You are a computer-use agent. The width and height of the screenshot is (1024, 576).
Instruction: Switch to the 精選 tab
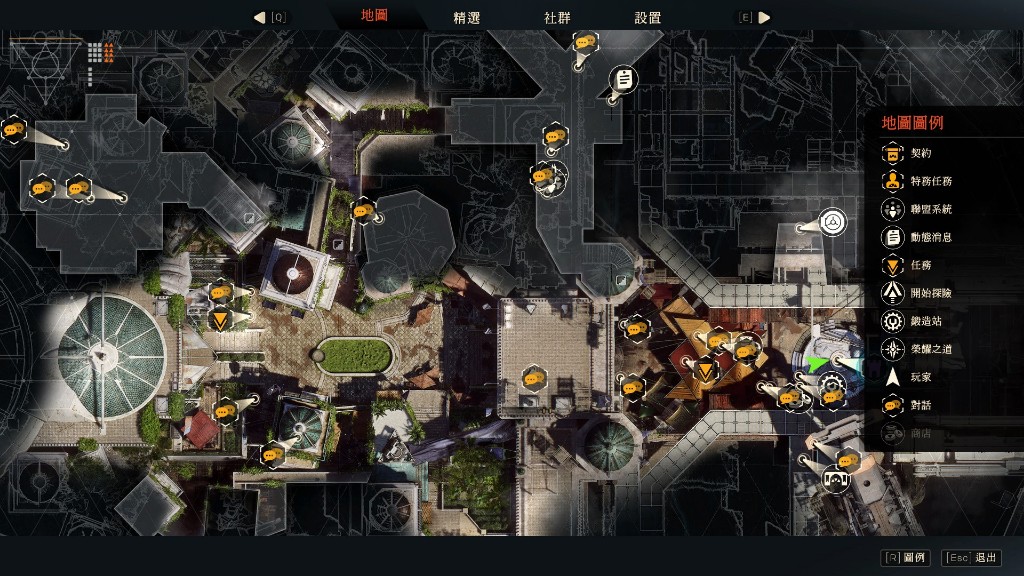[x=466, y=18]
